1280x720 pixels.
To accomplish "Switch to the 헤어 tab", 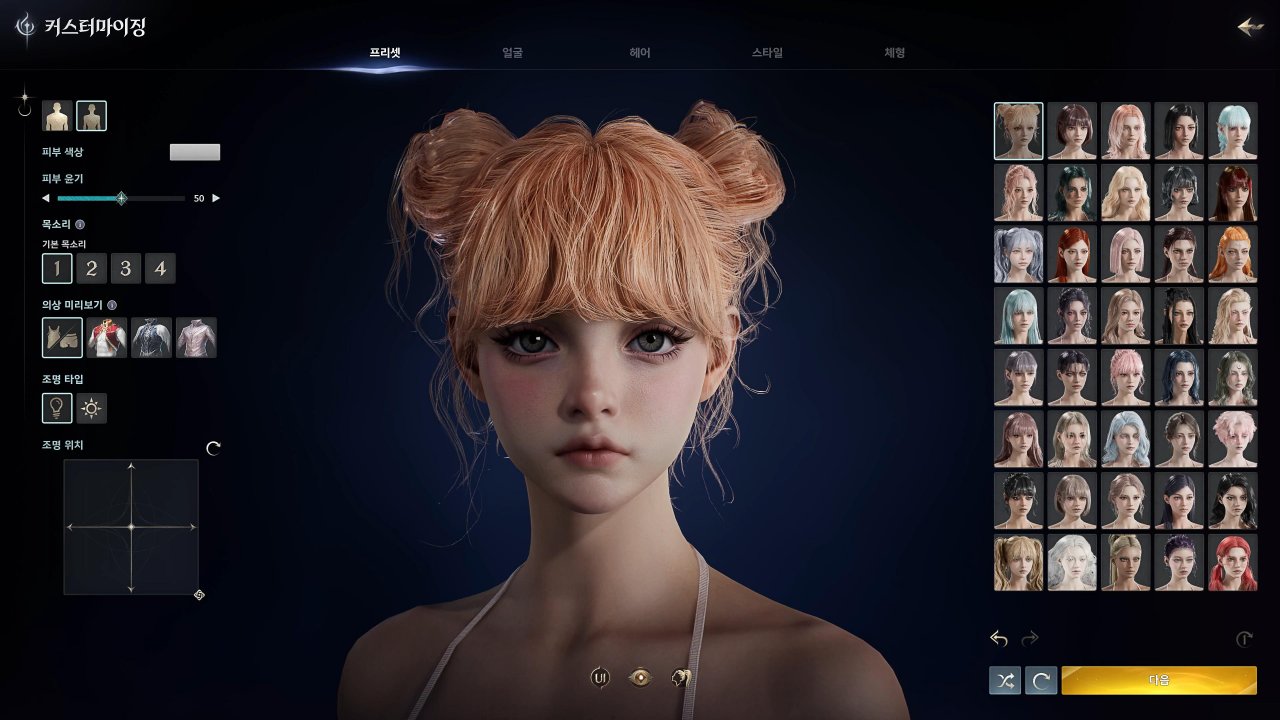I will tap(640, 53).
